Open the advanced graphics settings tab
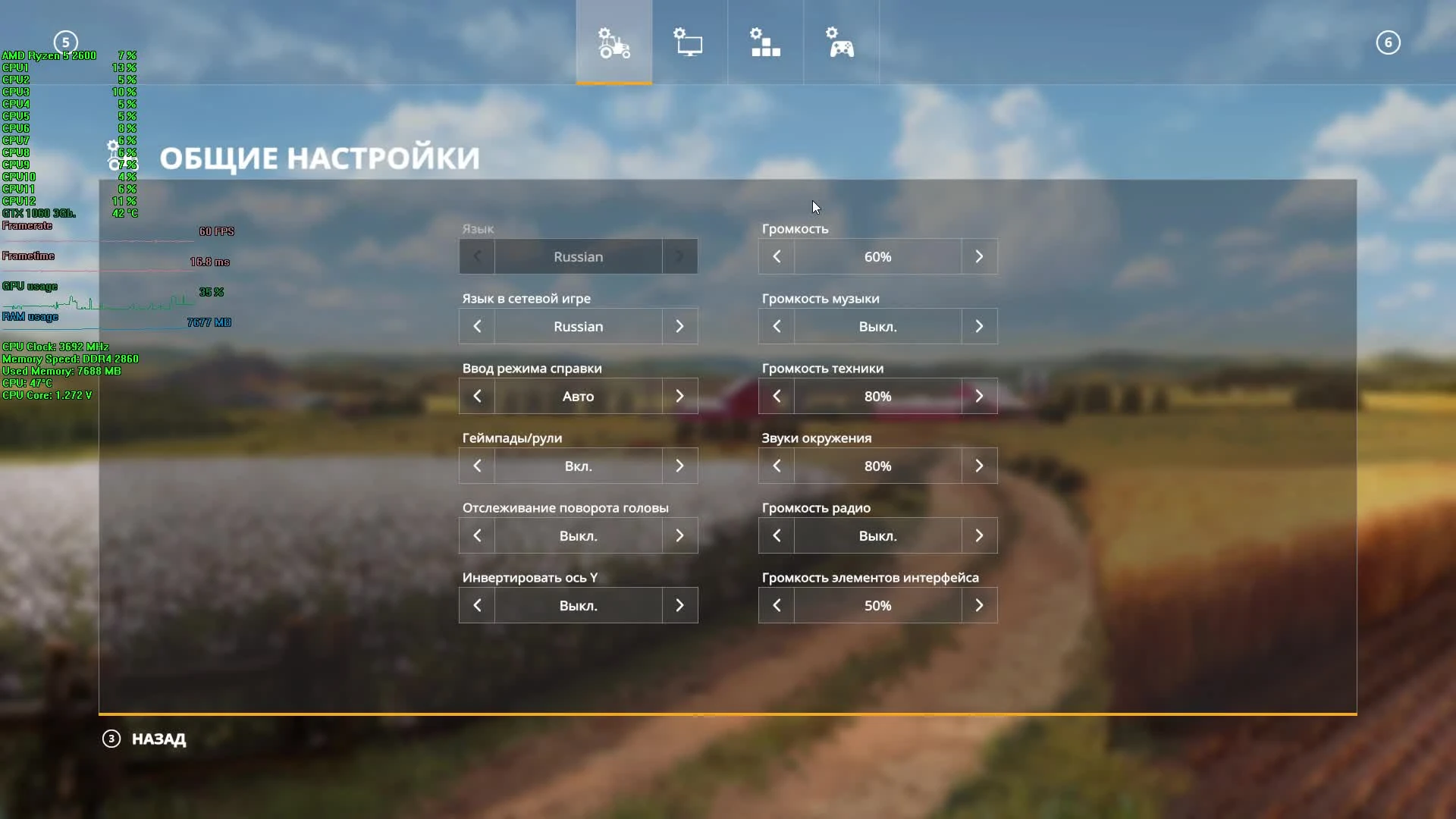The height and width of the screenshot is (819, 1456). [765, 43]
